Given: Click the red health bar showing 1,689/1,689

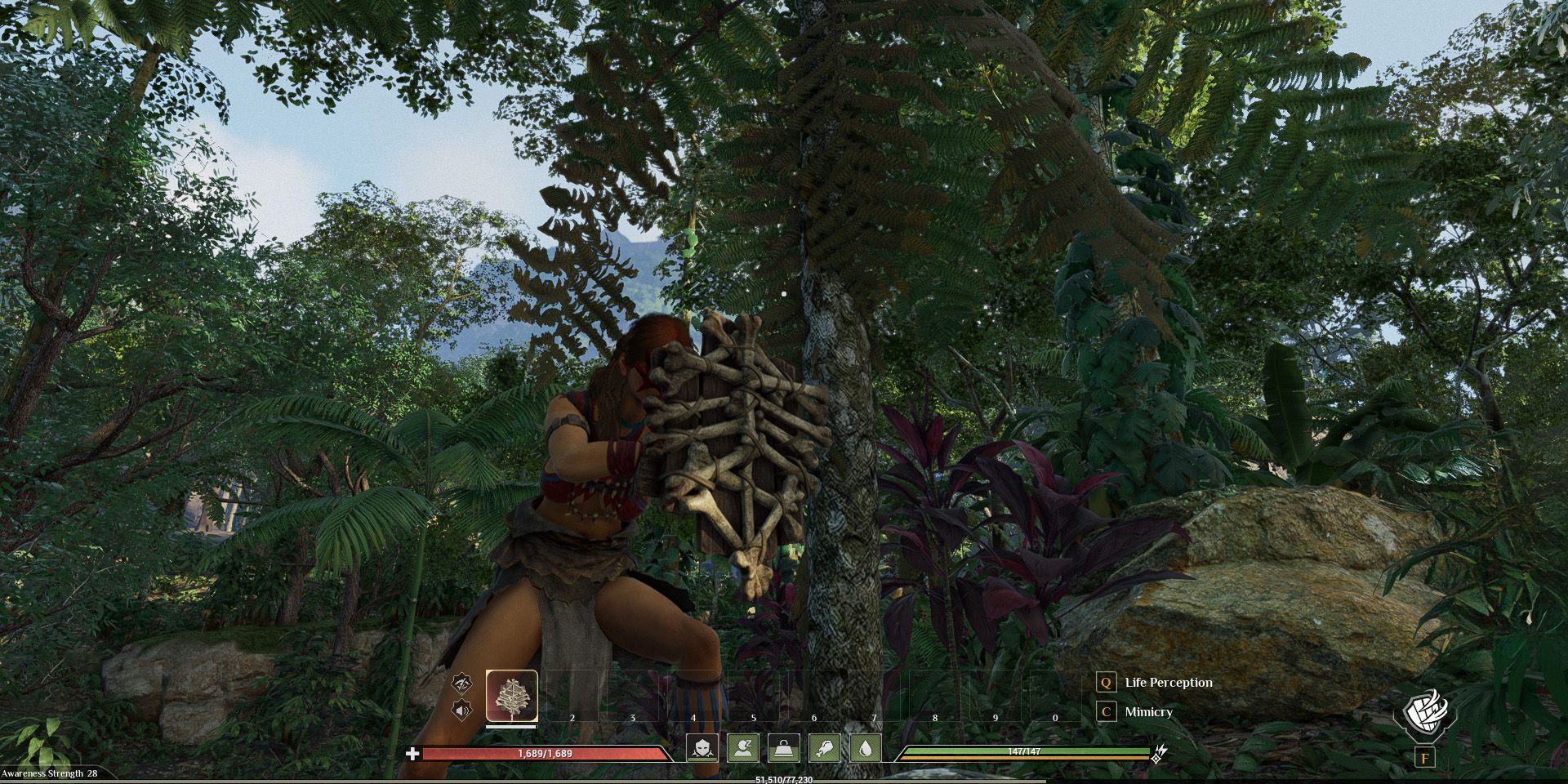Looking at the screenshot, I should tap(545, 754).
